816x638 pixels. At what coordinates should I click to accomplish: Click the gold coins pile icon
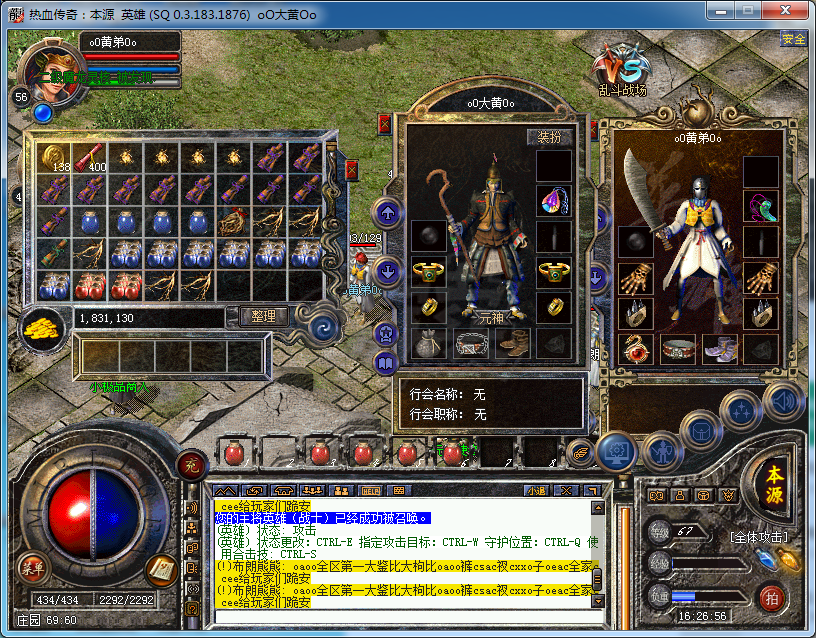tap(42, 326)
